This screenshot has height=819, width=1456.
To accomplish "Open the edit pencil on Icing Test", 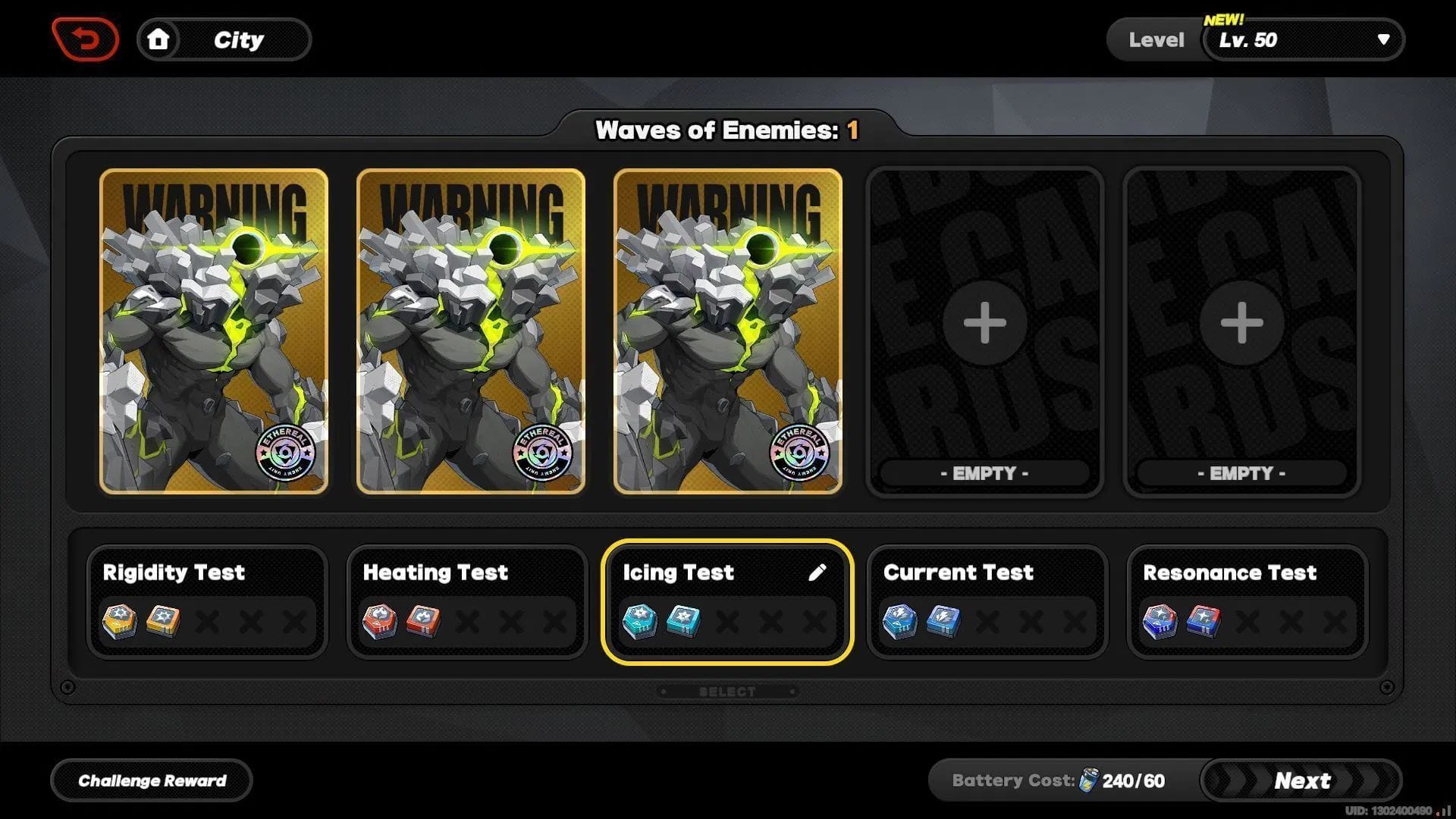I will [820, 573].
